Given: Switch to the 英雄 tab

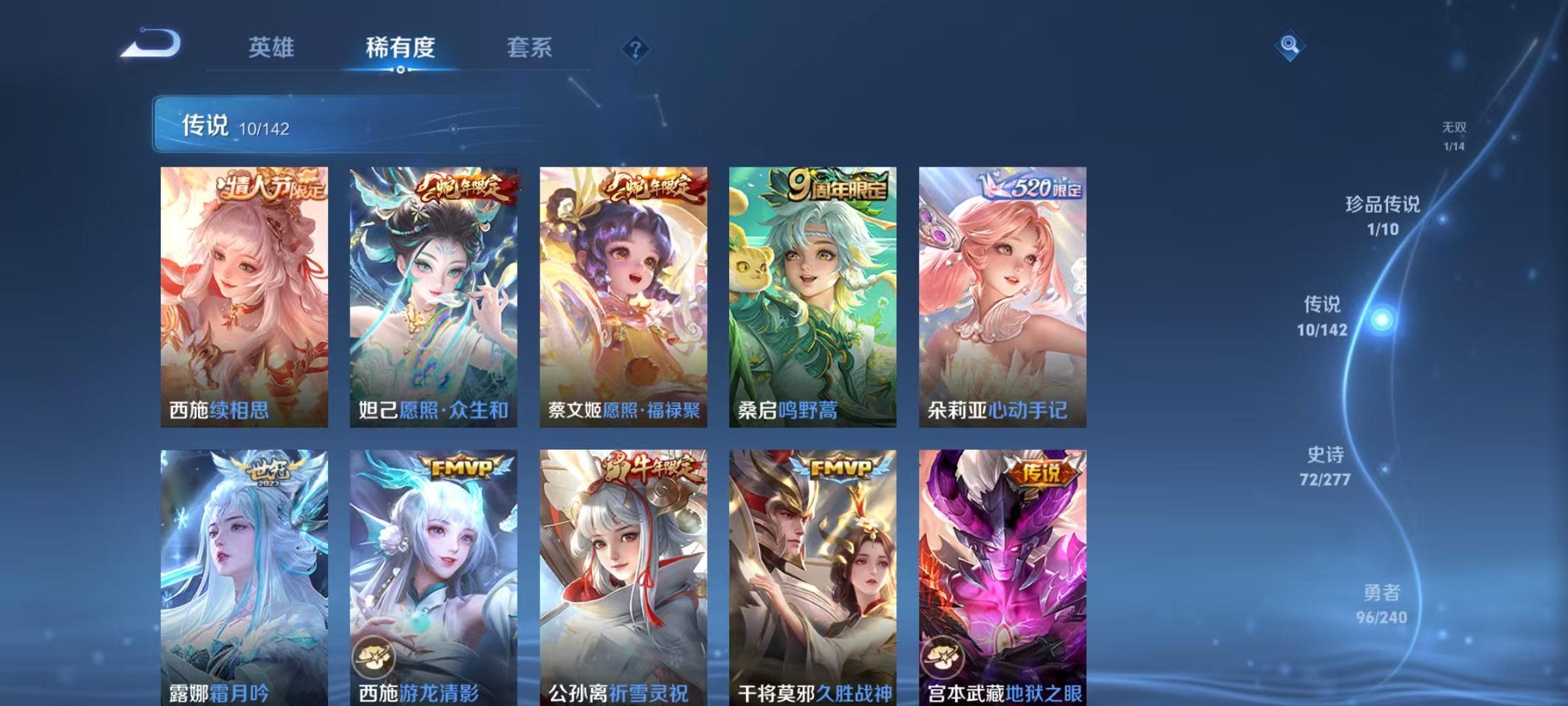Looking at the screenshot, I should click(272, 48).
